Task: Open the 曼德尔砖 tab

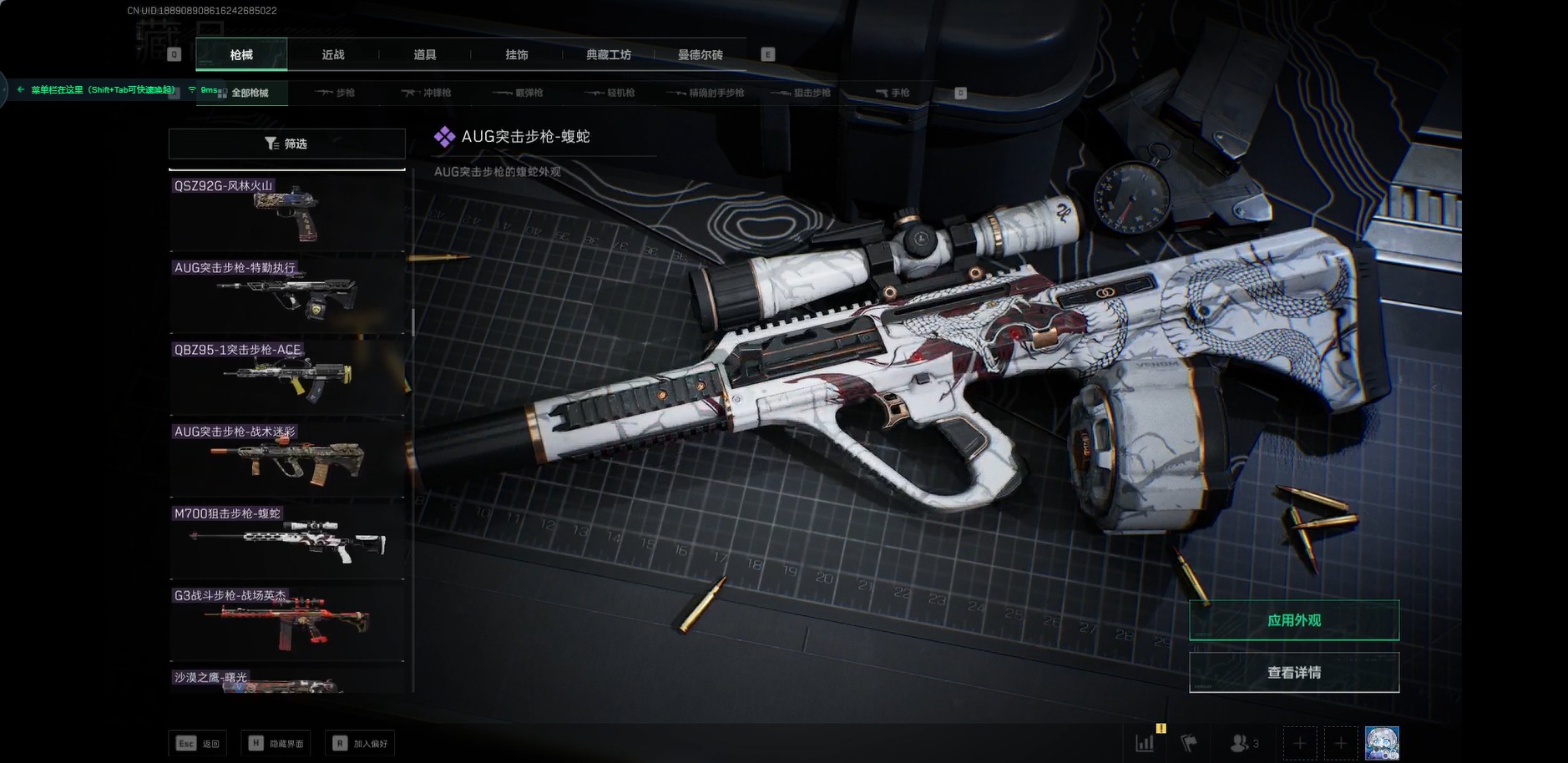Action: pyautogui.click(x=701, y=55)
